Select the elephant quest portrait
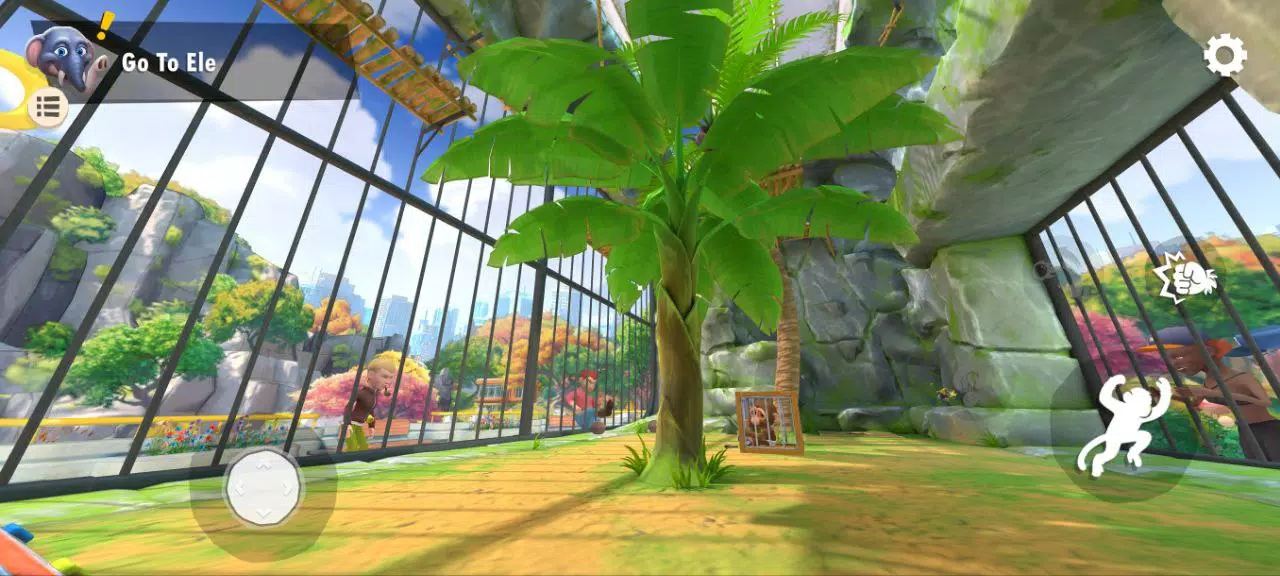The height and width of the screenshot is (576, 1280). click(64, 58)
